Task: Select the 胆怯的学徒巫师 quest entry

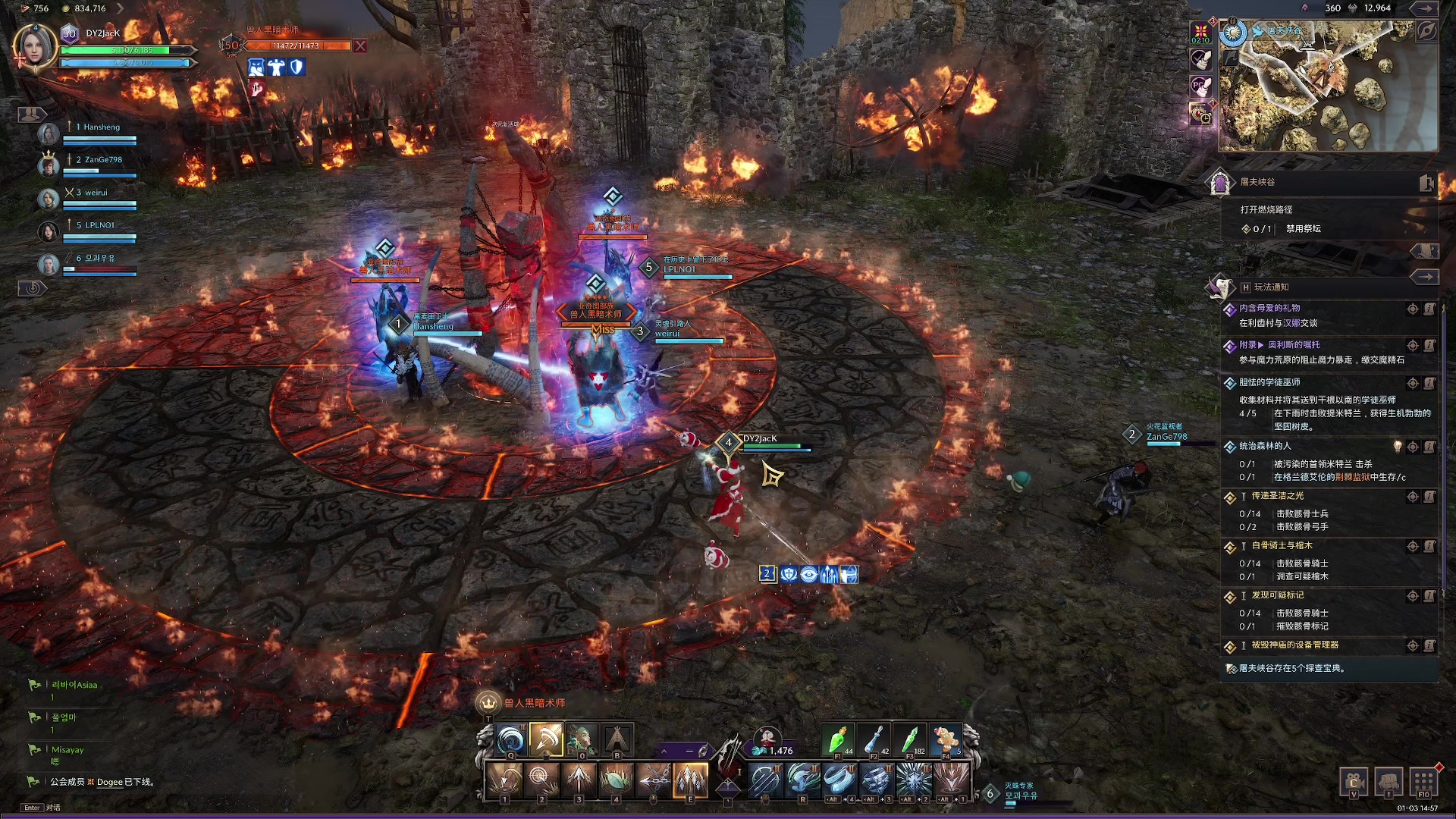Action: 1269,382
